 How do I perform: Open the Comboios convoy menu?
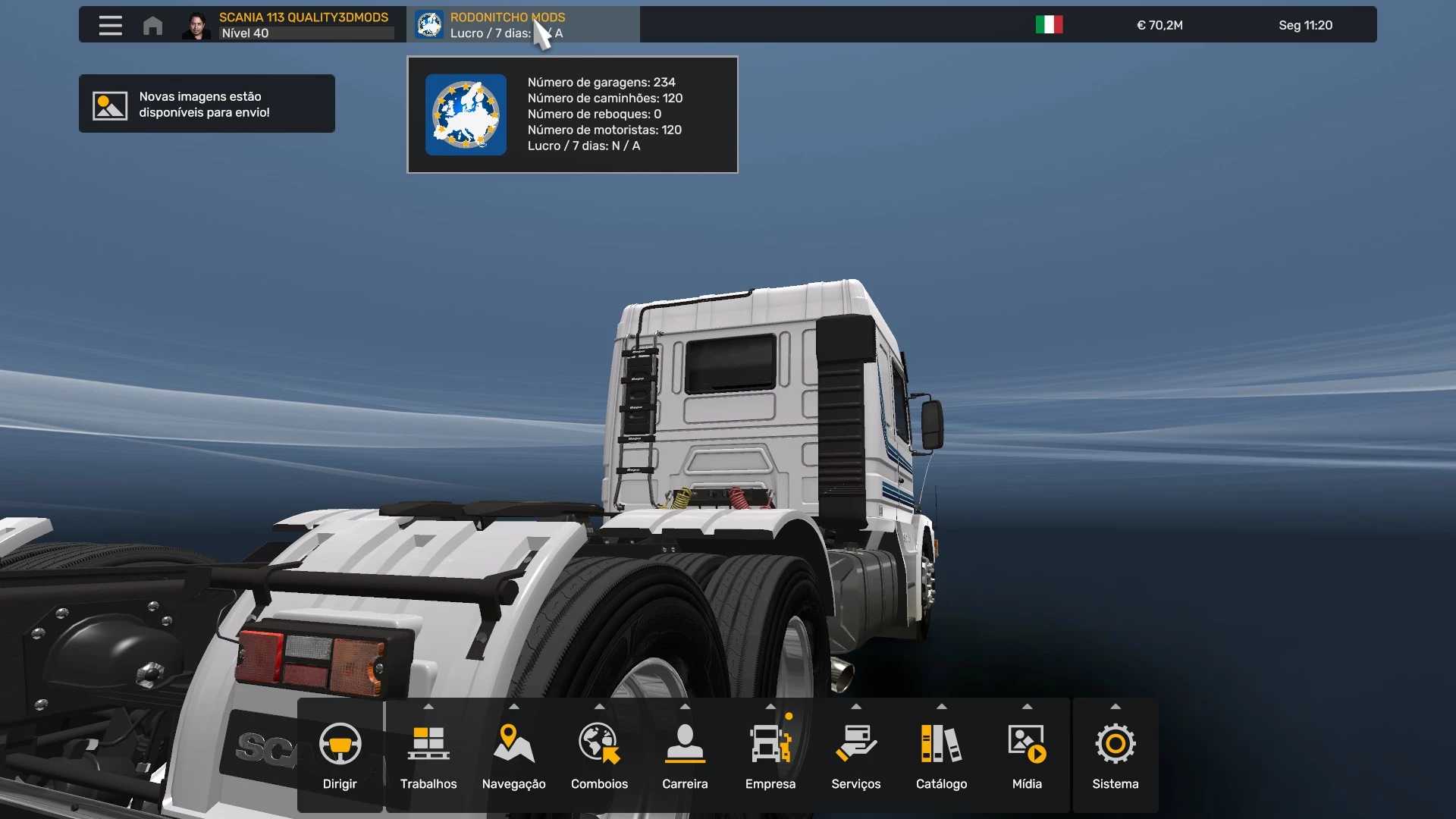(599, 755)
